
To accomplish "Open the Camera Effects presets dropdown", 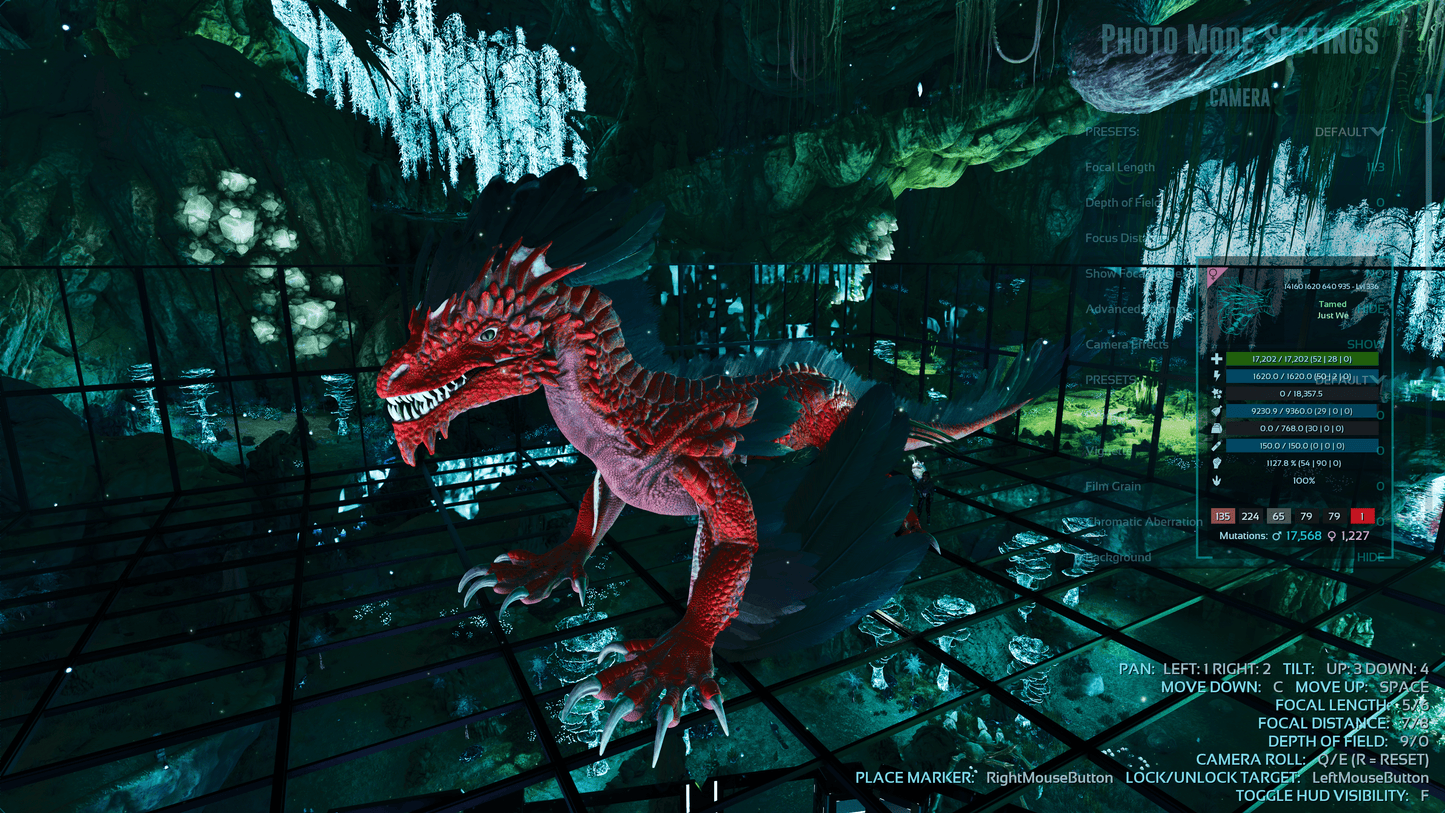I will pyautogui.click(x=1349, y=380).
